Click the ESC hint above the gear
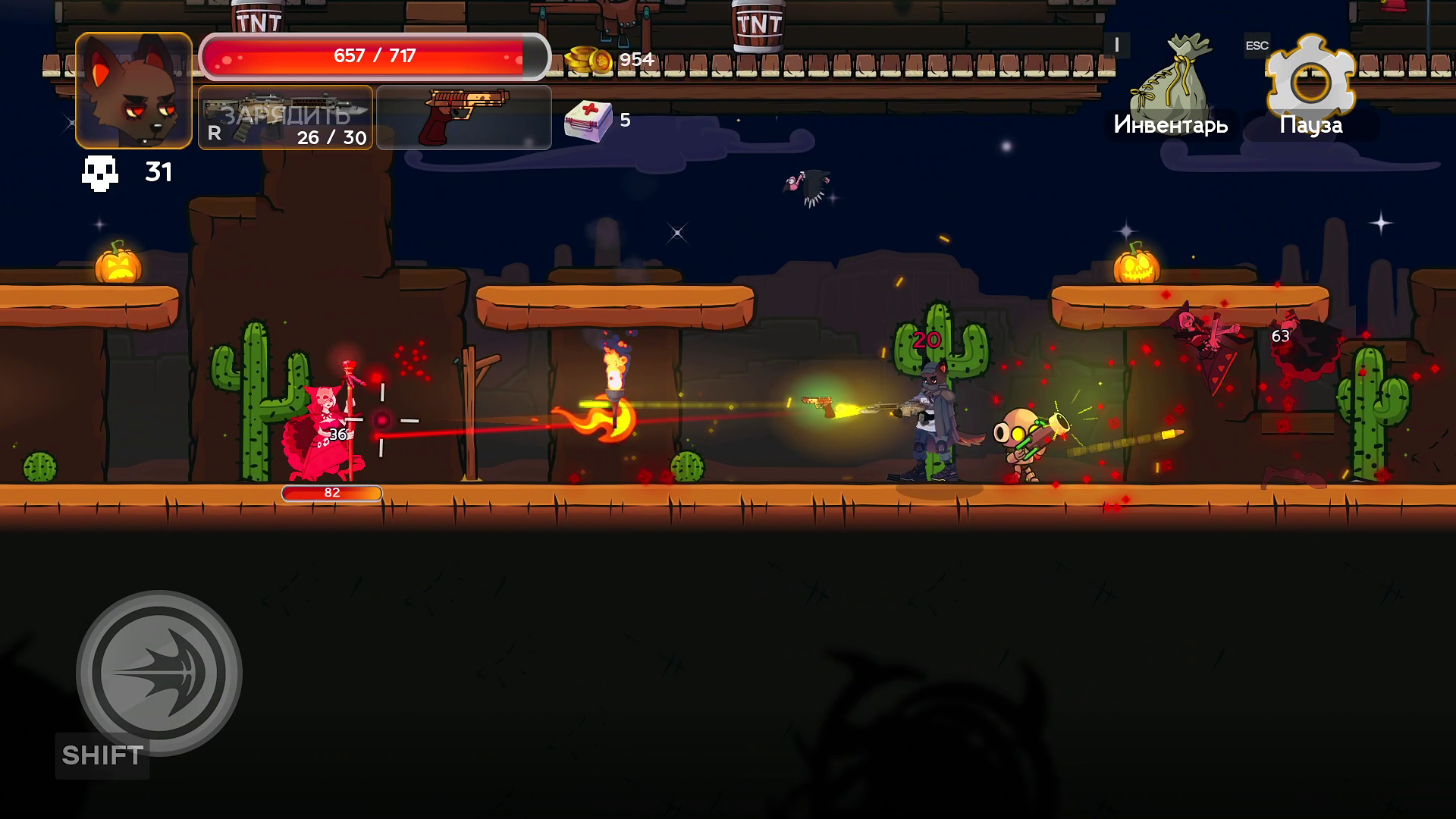This screenshot has height=819, width=1456. (x=1257, y=45)
